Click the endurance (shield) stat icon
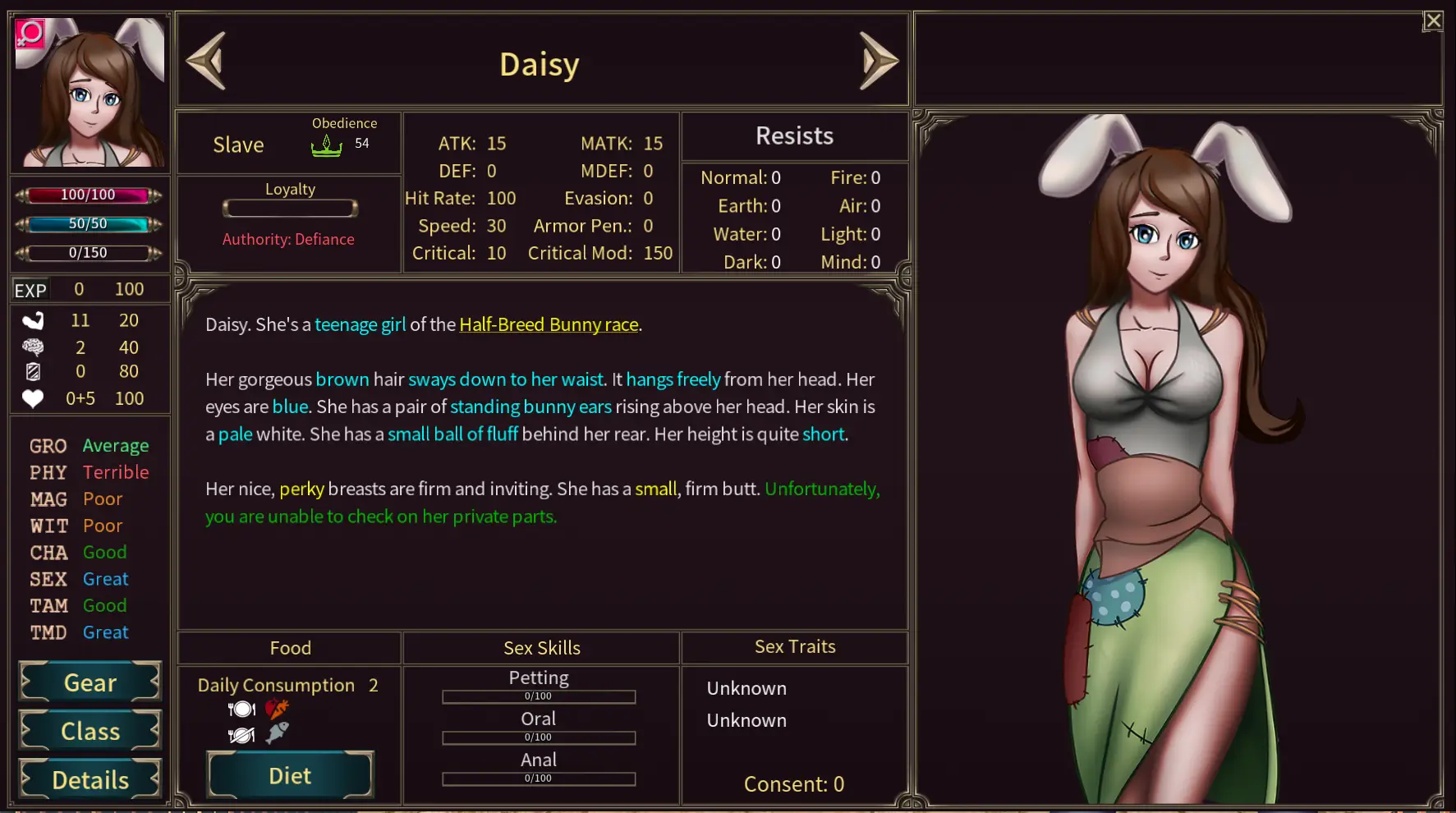Screen dimensions: 1456x813 tap(31, 372)
